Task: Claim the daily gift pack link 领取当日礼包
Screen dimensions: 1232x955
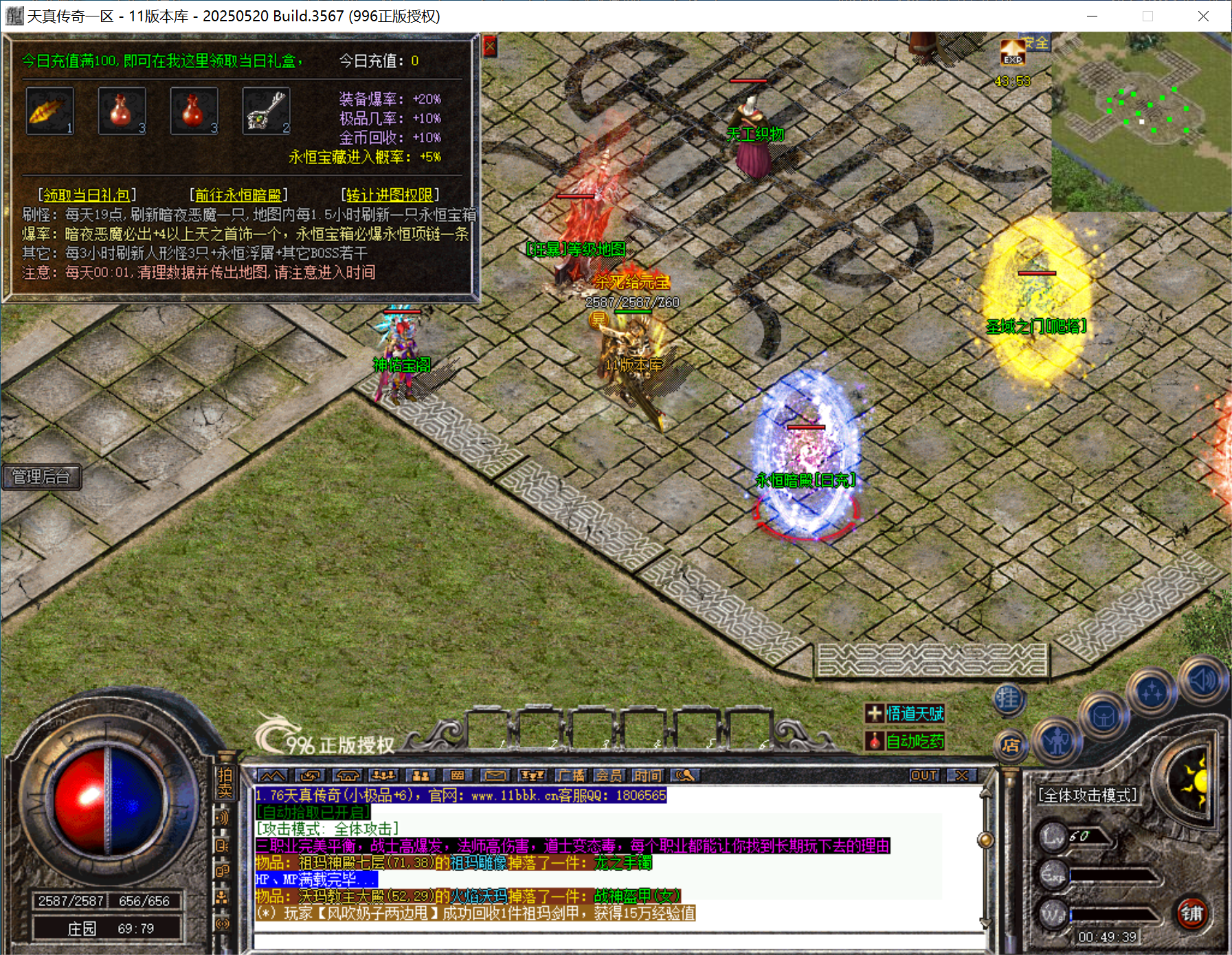Action: 87,195
